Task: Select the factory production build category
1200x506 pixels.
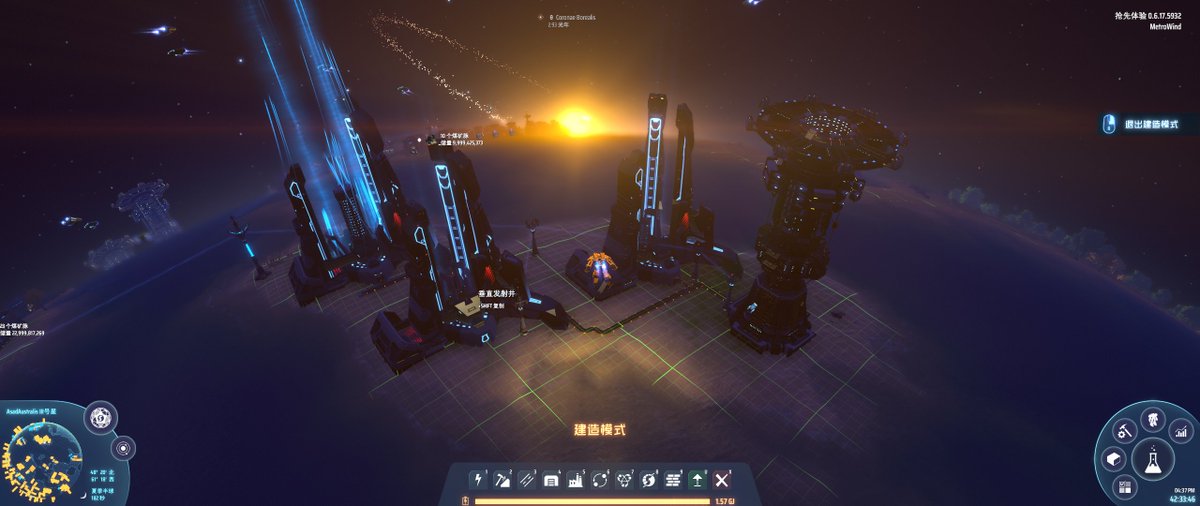Action: click(575, 481)
